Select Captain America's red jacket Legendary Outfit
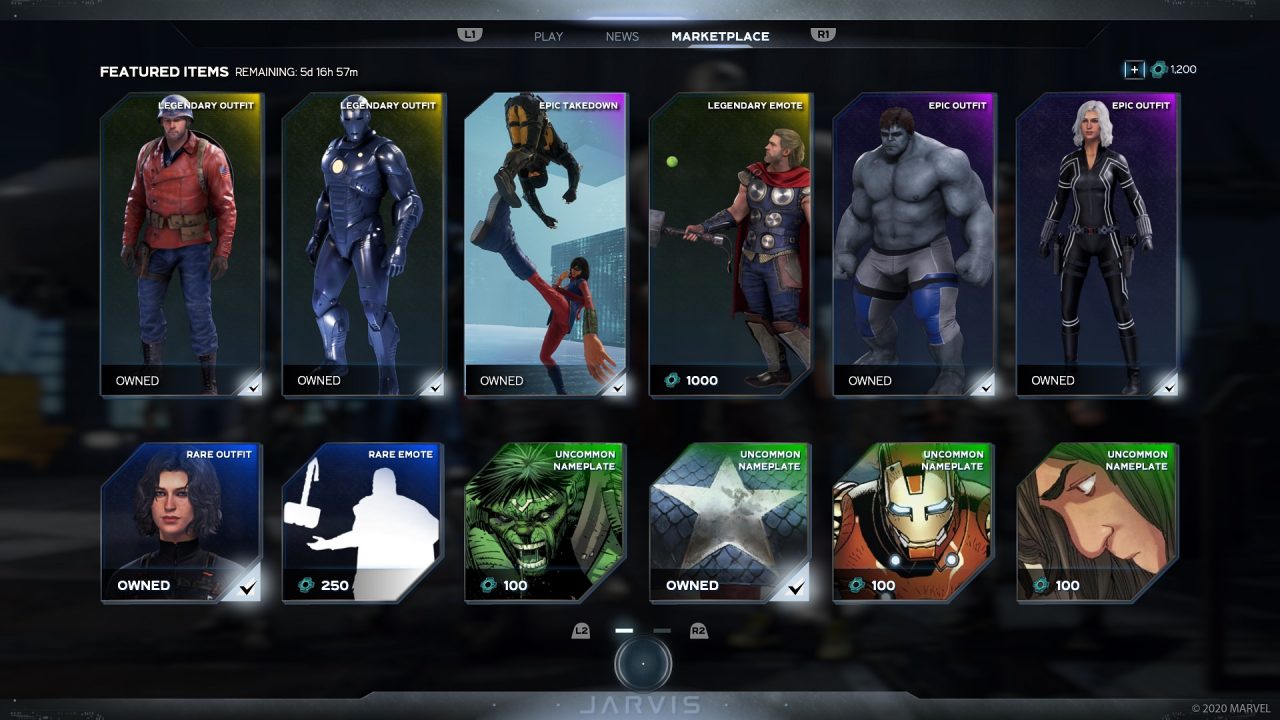Image resolution: width=1280 pixels, height=720 pixels. tap(181, 245)
